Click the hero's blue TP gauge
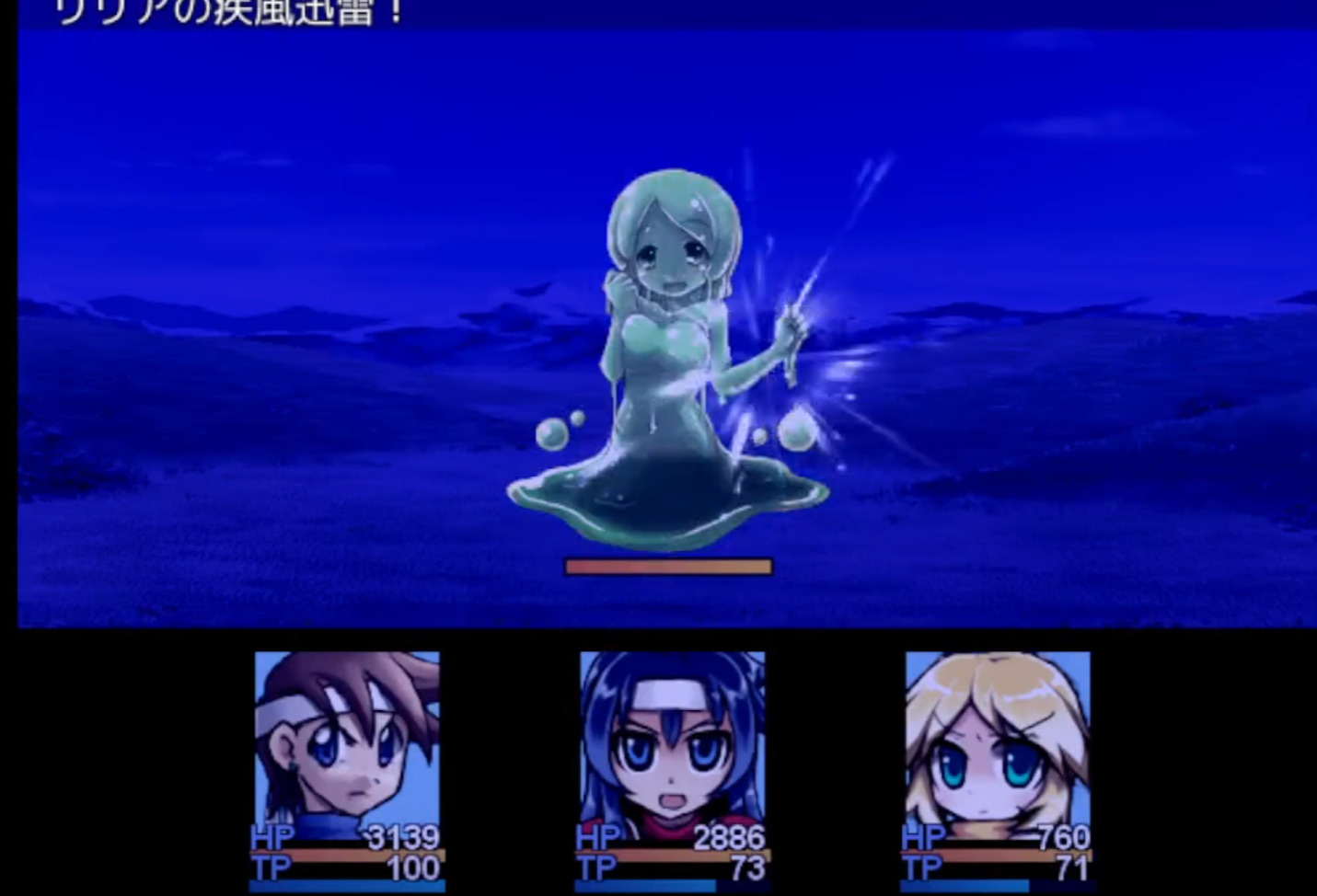 [346, 889]
